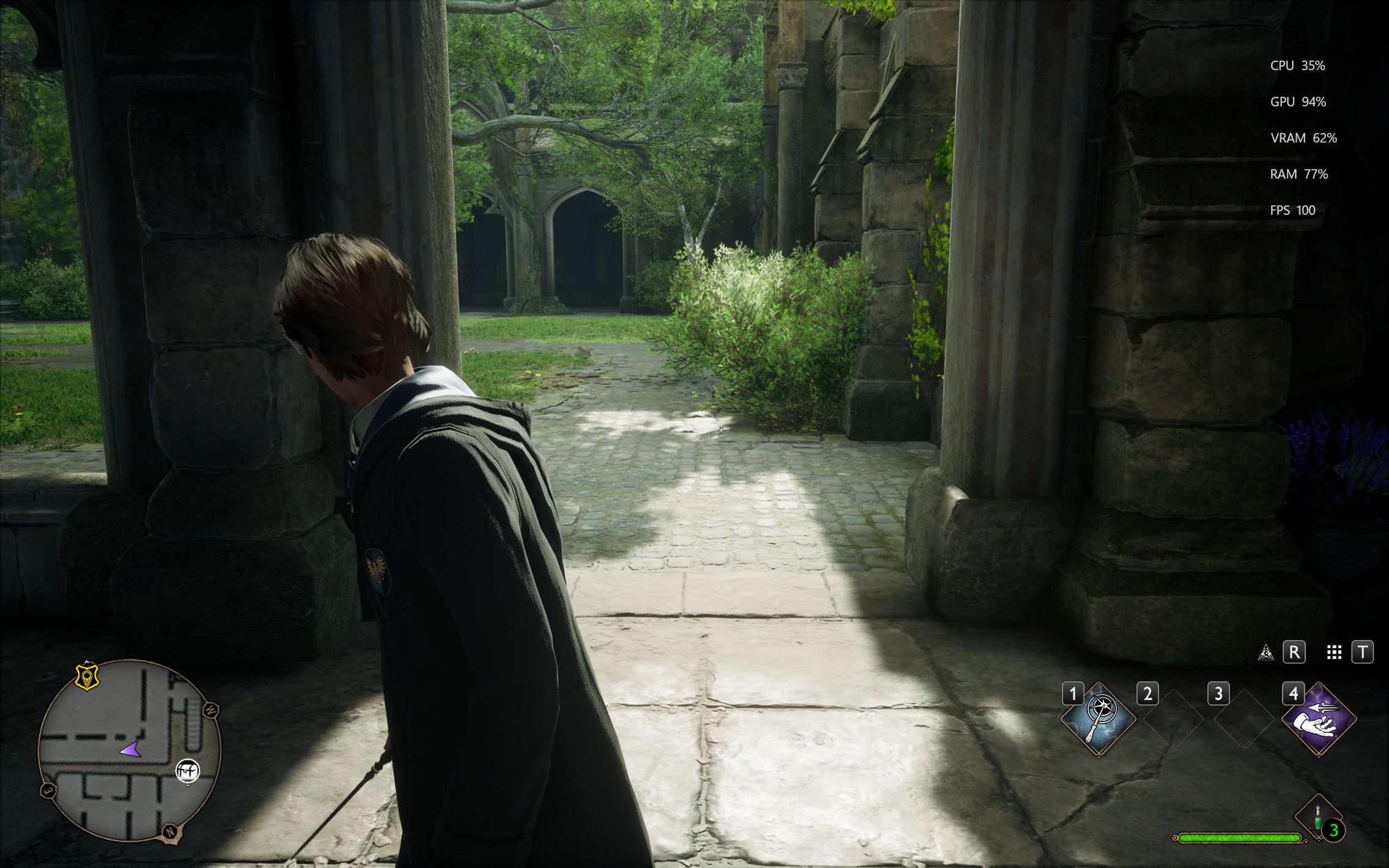
Task: Cast the purple Accio hand spell
Action: (1319, 719)
